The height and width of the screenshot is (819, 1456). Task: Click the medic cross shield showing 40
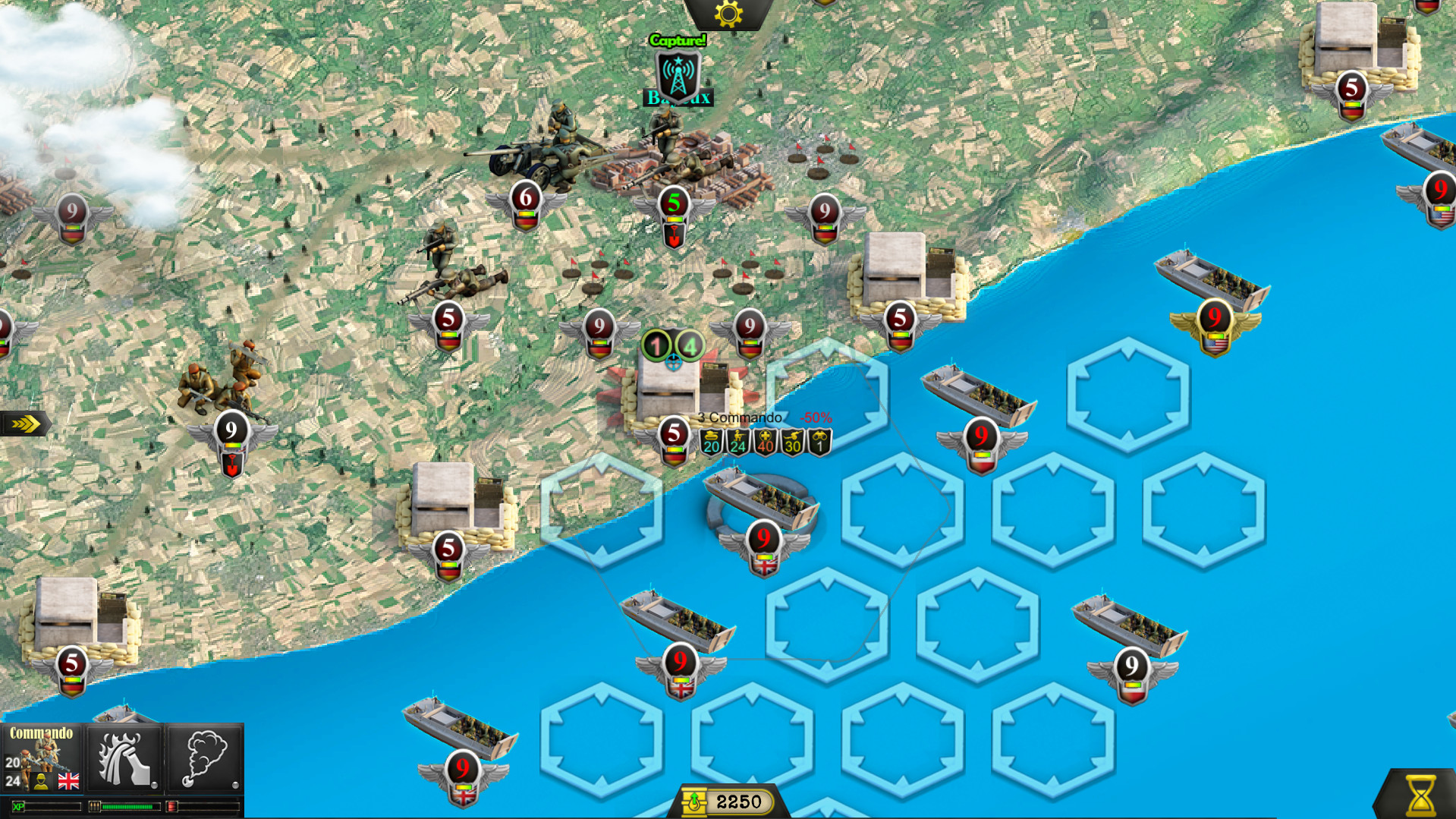764,442
